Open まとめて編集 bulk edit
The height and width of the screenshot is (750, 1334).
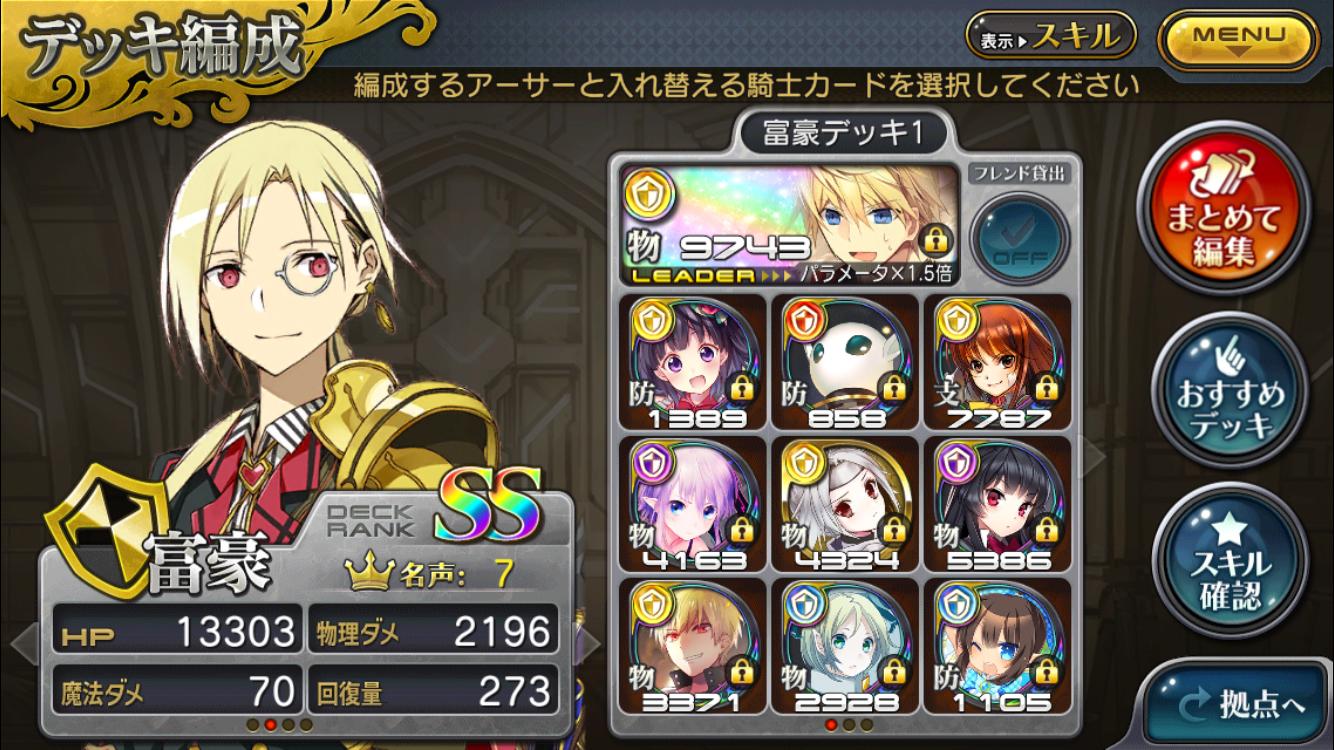(1226, 220)
